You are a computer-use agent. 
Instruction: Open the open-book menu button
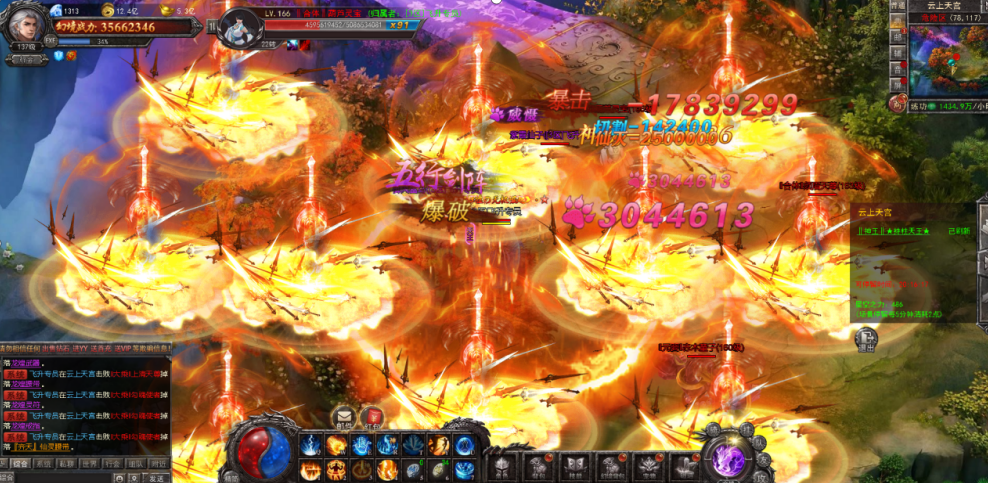(575, 465)
